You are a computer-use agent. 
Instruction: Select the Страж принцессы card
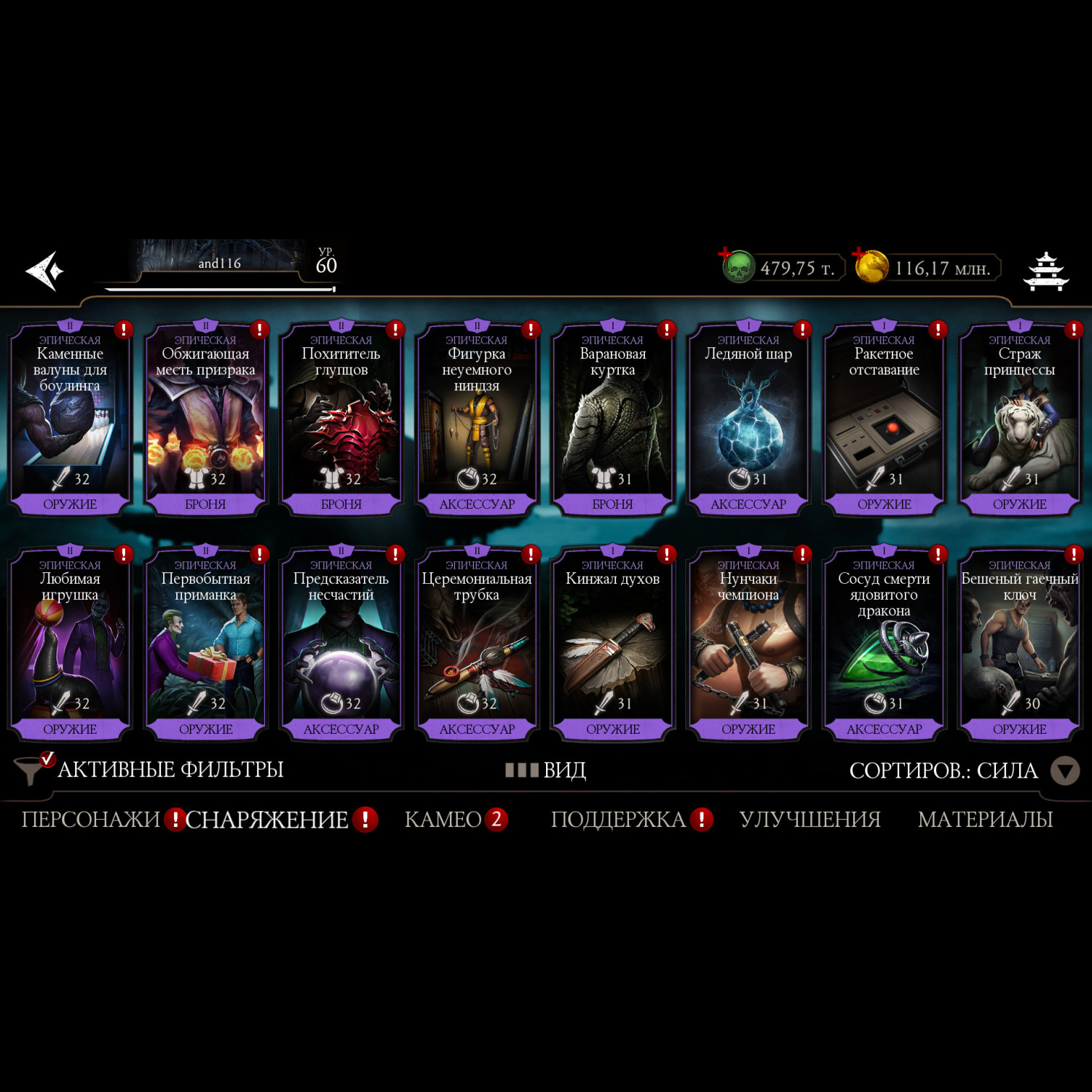point(1019,419)
